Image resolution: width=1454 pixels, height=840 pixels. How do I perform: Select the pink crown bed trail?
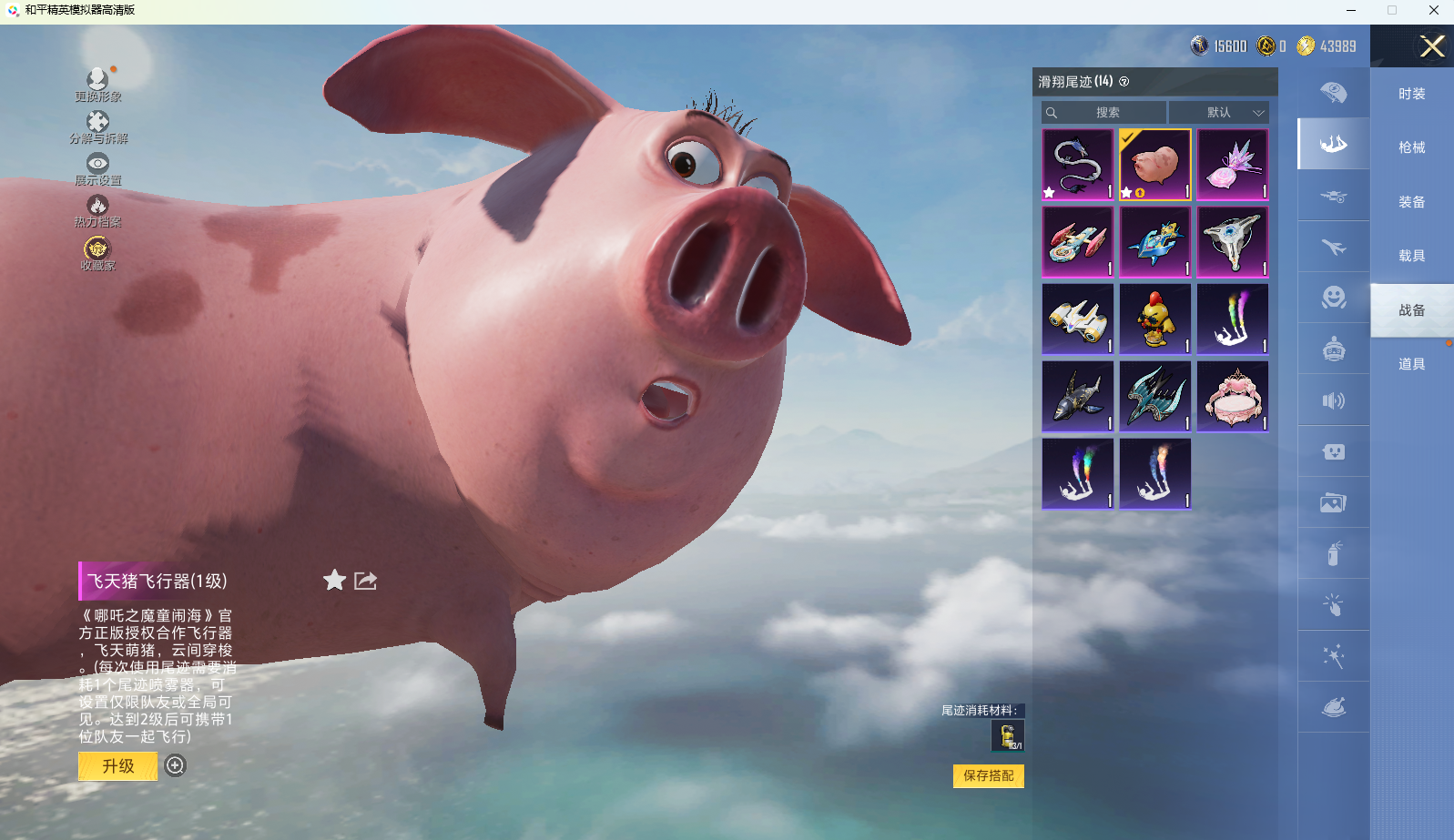pos(1232,397)
